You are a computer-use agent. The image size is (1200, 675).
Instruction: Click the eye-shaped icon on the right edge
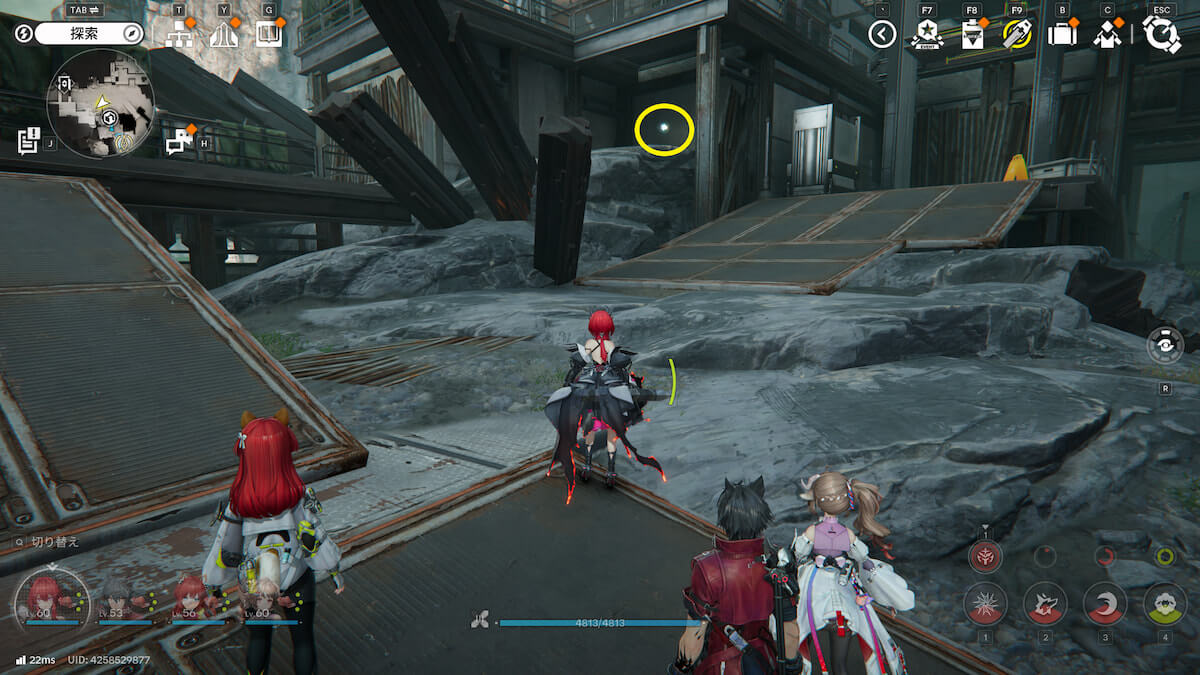pyautogui.click(x=1165, y=345)
